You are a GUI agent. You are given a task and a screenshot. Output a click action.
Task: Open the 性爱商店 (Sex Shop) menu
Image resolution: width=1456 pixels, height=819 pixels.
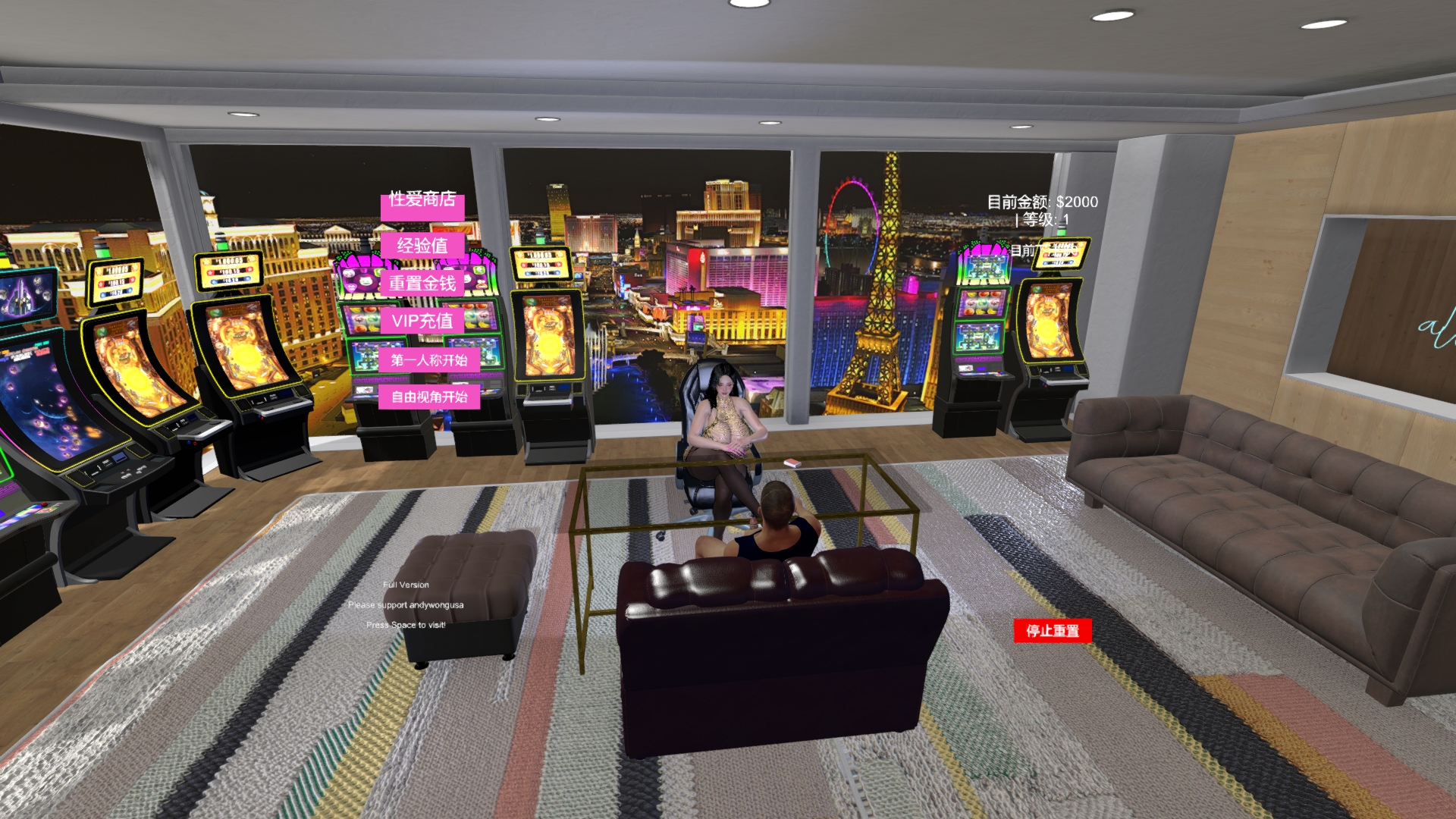(x=422, y=201)
